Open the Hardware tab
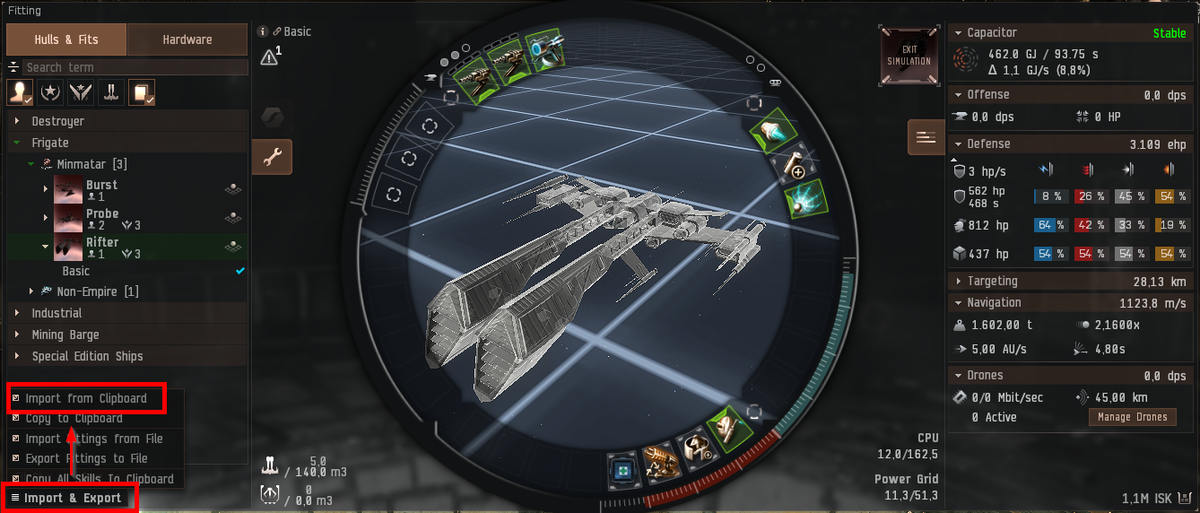 coord(188,40)
